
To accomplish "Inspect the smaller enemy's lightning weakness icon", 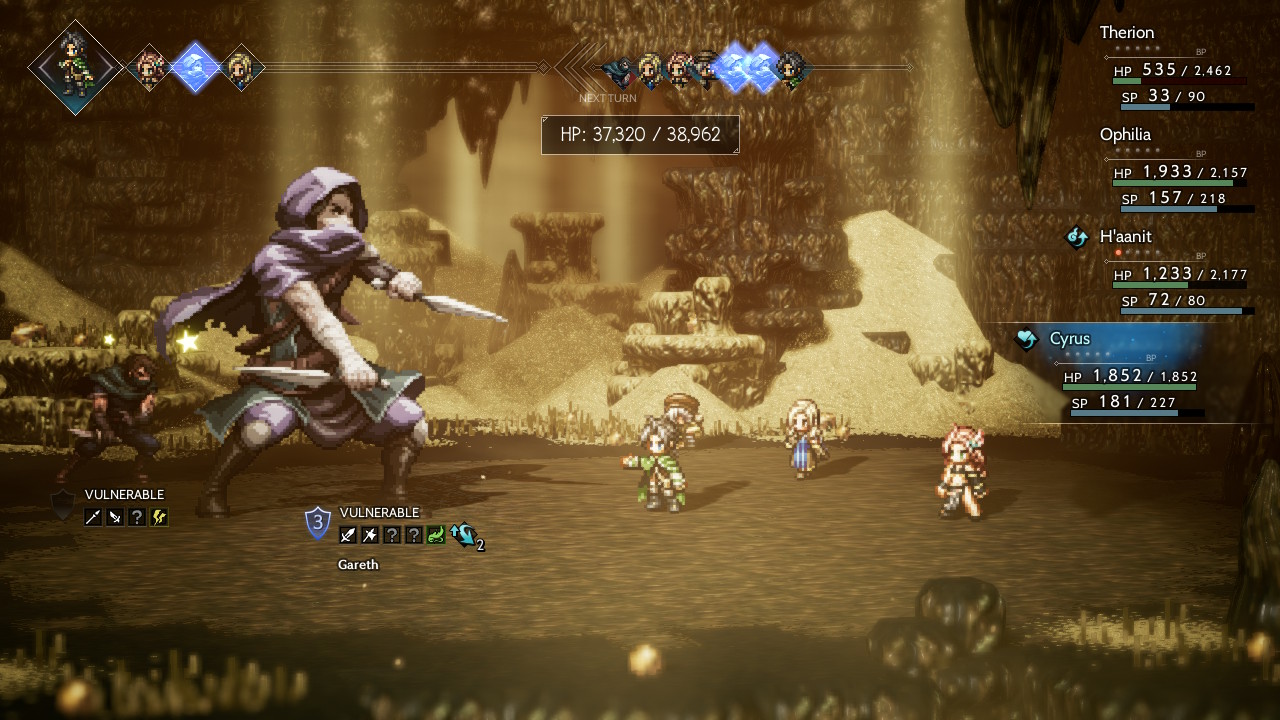I will click(159, 517).
